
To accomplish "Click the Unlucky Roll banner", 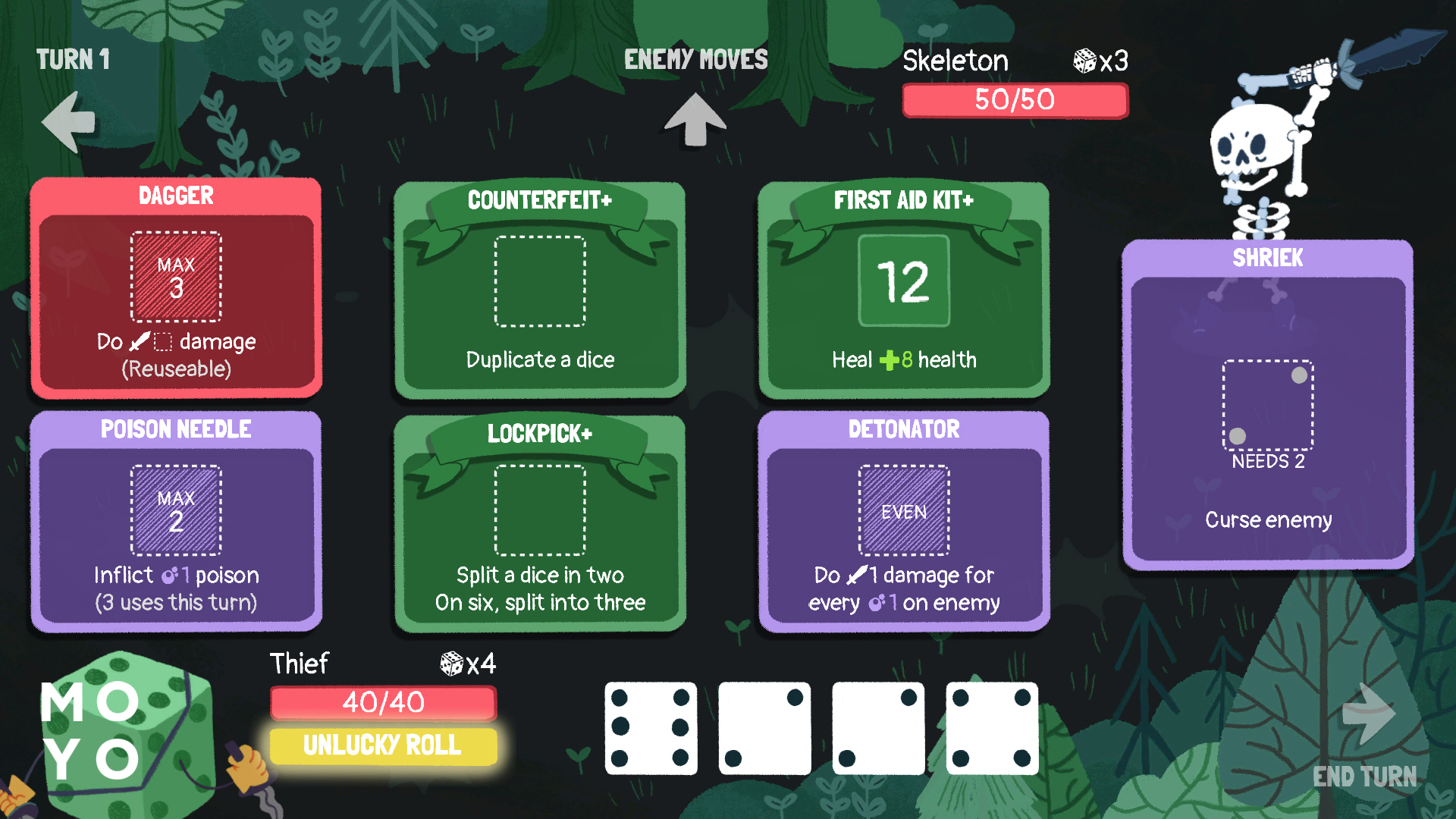I will [x=382, y=746].
